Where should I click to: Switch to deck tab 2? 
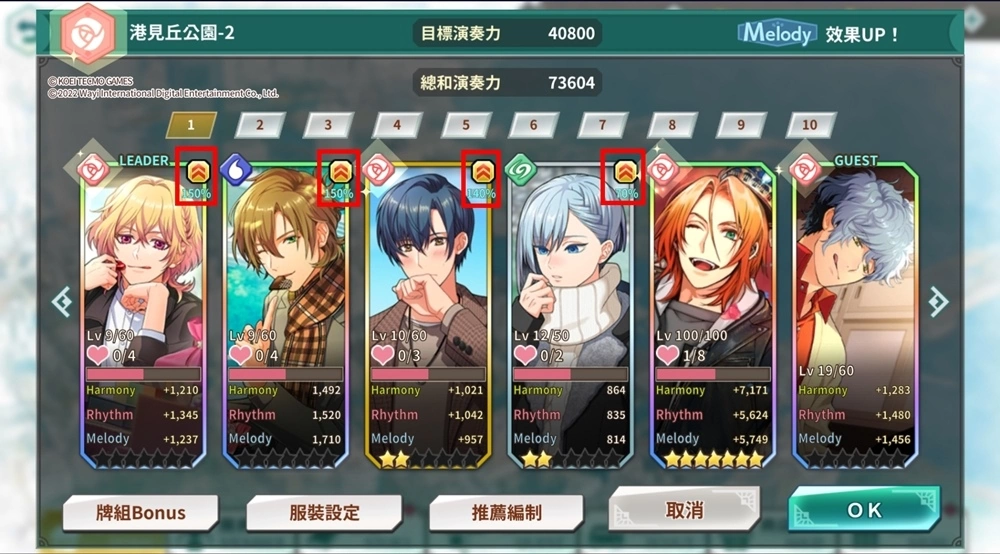(260, 125)
